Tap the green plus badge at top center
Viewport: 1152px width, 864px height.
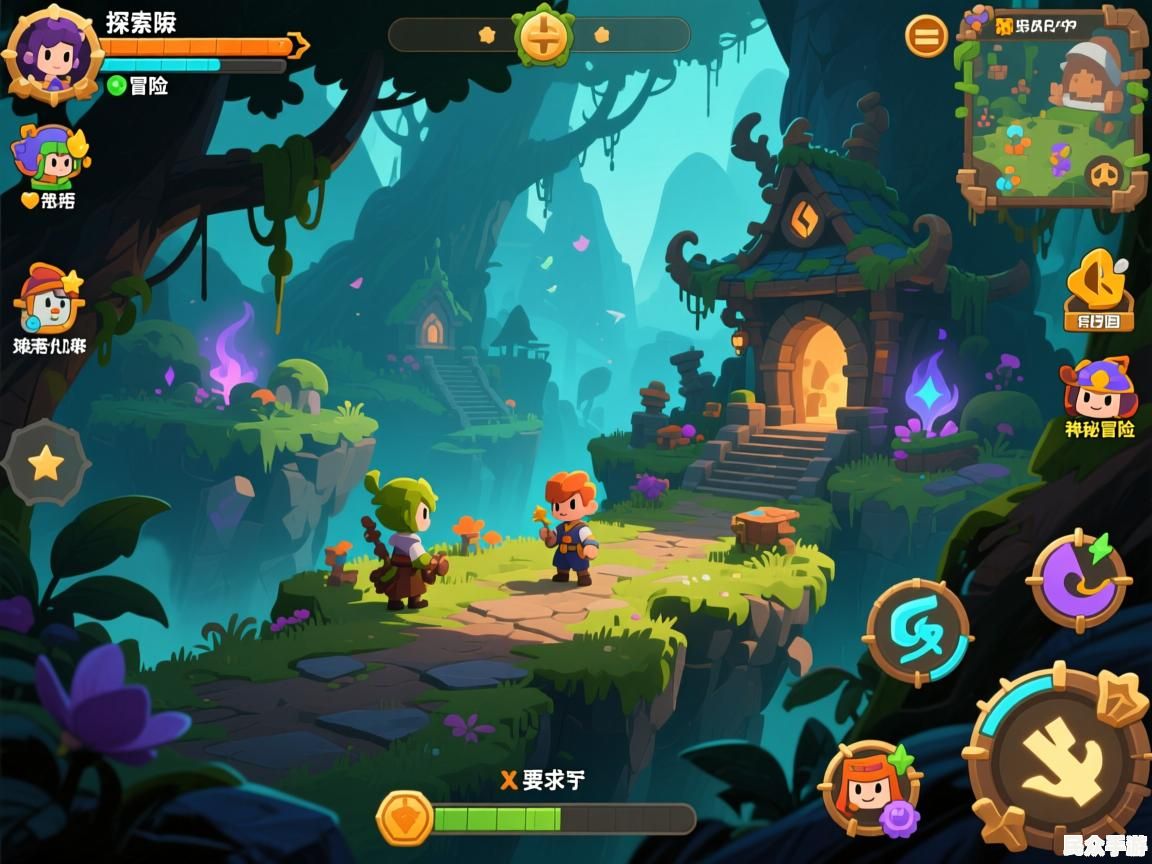click(543, 36)
